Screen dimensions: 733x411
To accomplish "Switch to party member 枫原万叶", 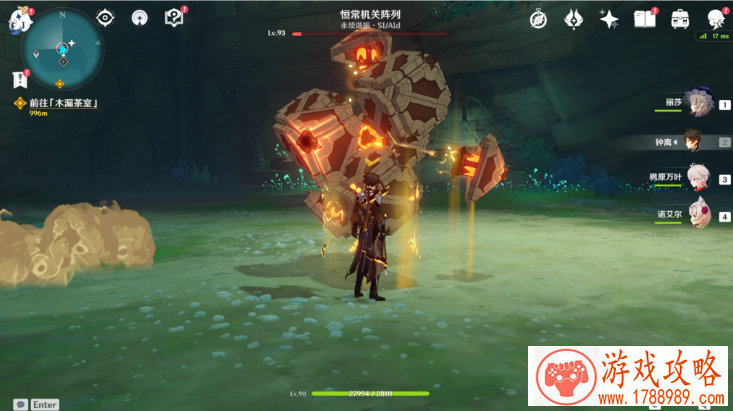I will (699, 178).
